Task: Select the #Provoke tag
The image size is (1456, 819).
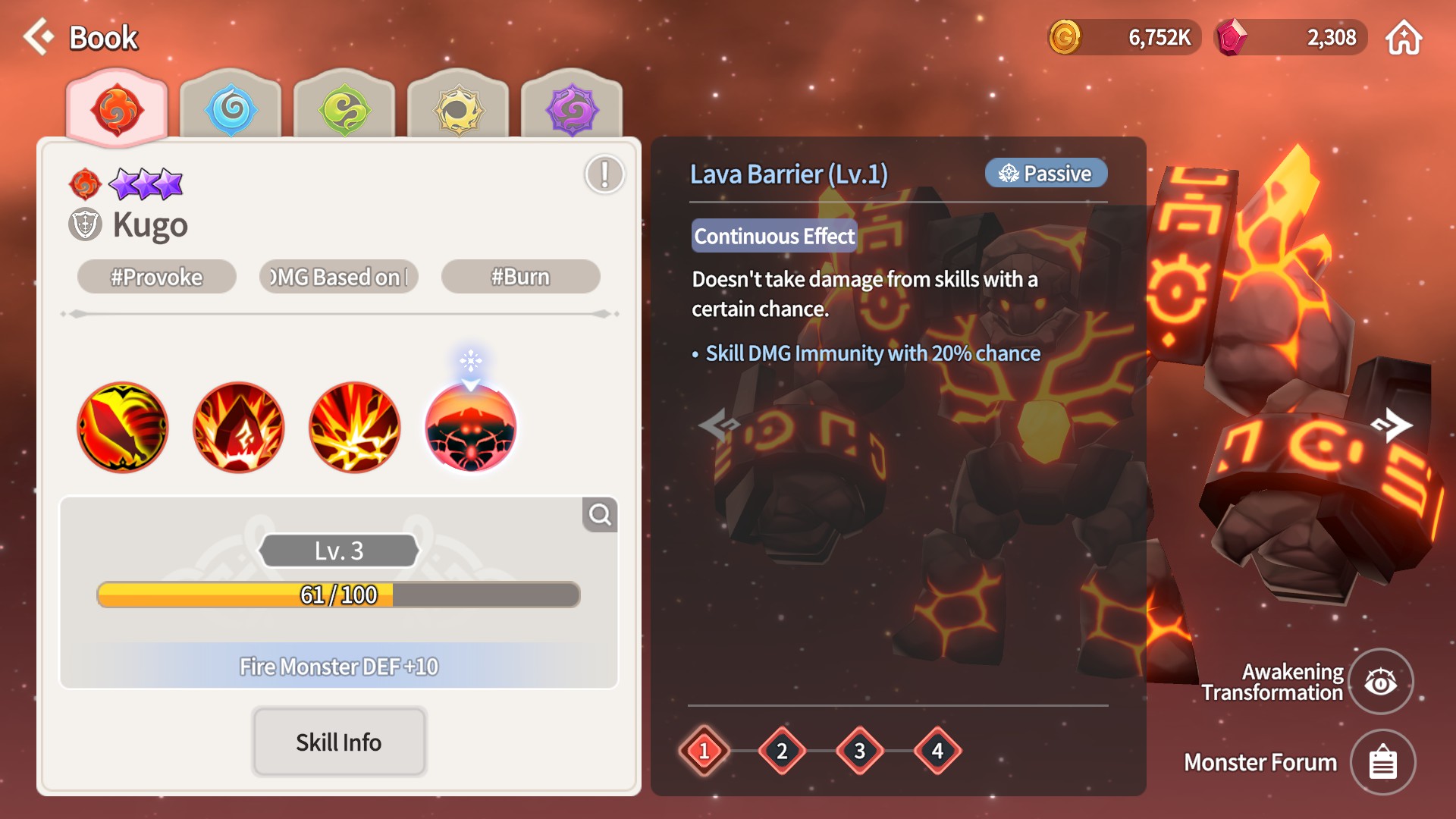Action: [x=157, y=277]
